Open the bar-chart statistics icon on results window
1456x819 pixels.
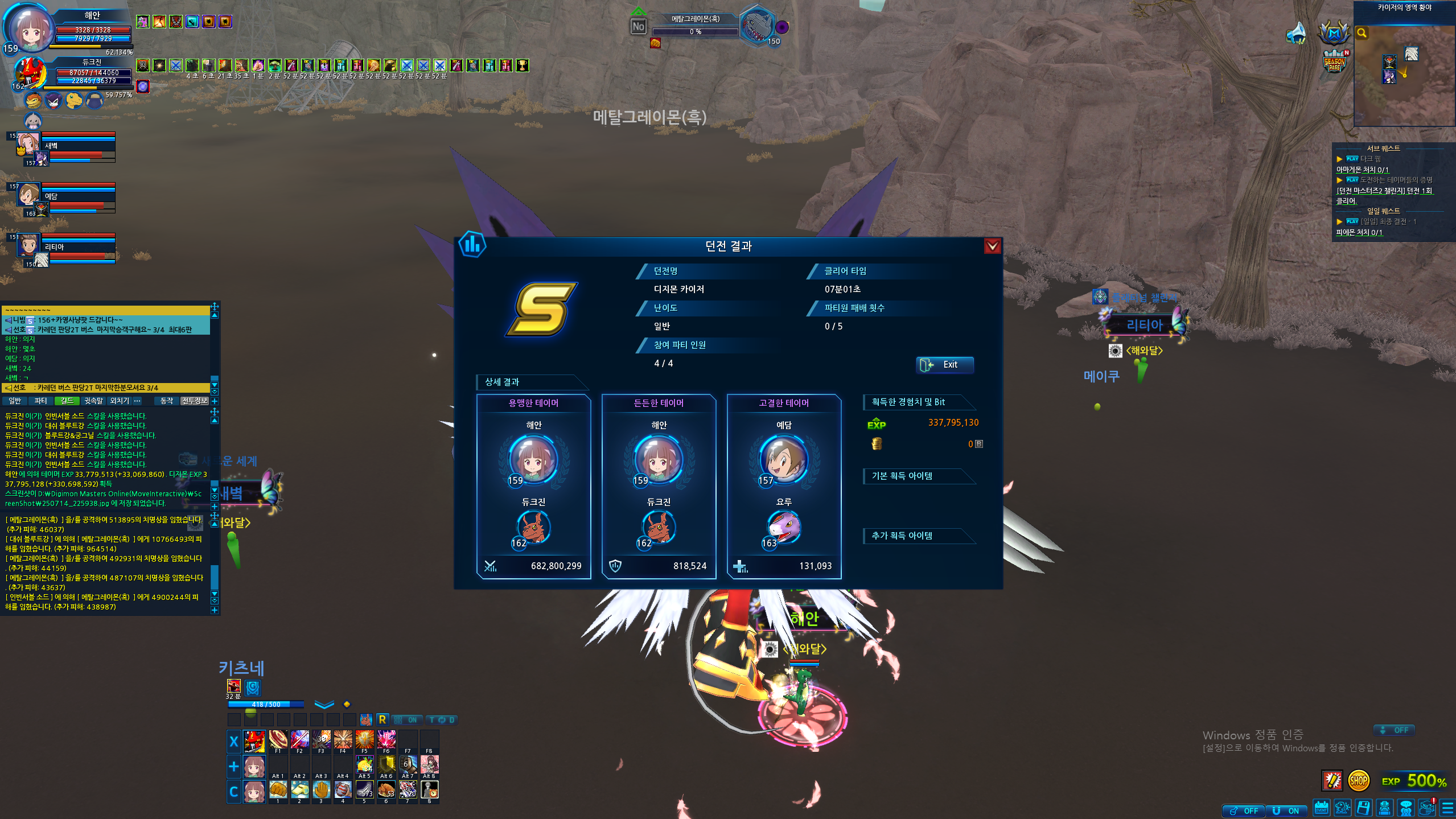[472, 245]
